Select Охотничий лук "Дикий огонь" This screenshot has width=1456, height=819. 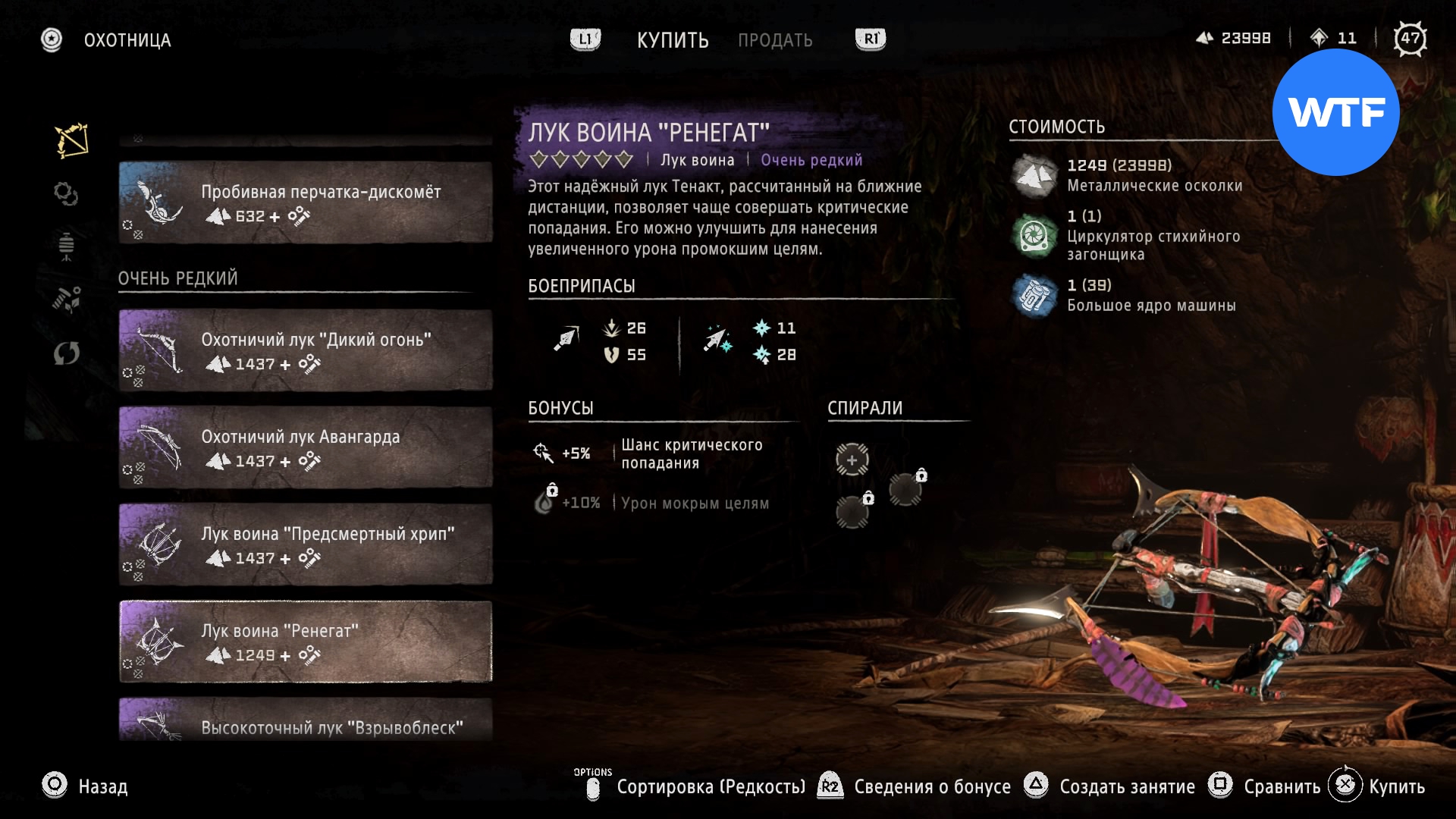click(x=306, y=350)
